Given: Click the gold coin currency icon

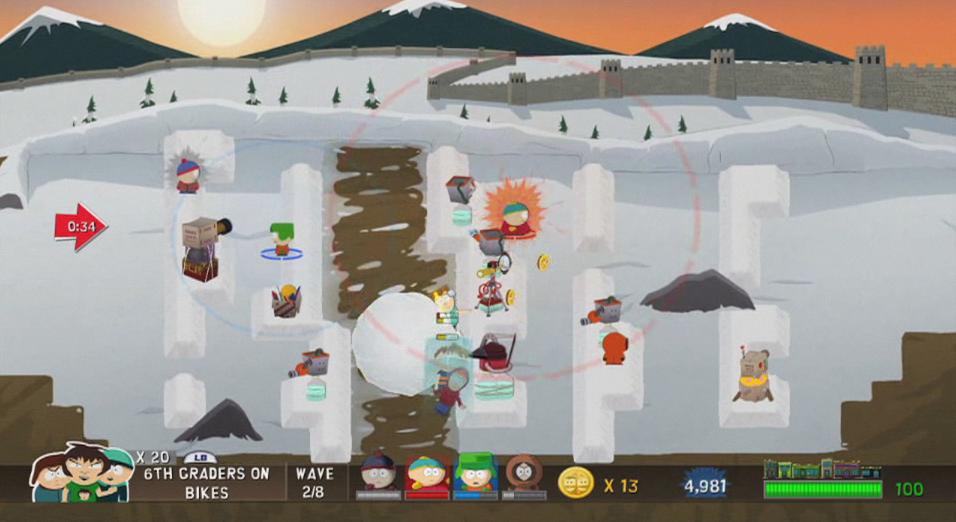Looking at the screenshot, I should [x=576, y=484].
